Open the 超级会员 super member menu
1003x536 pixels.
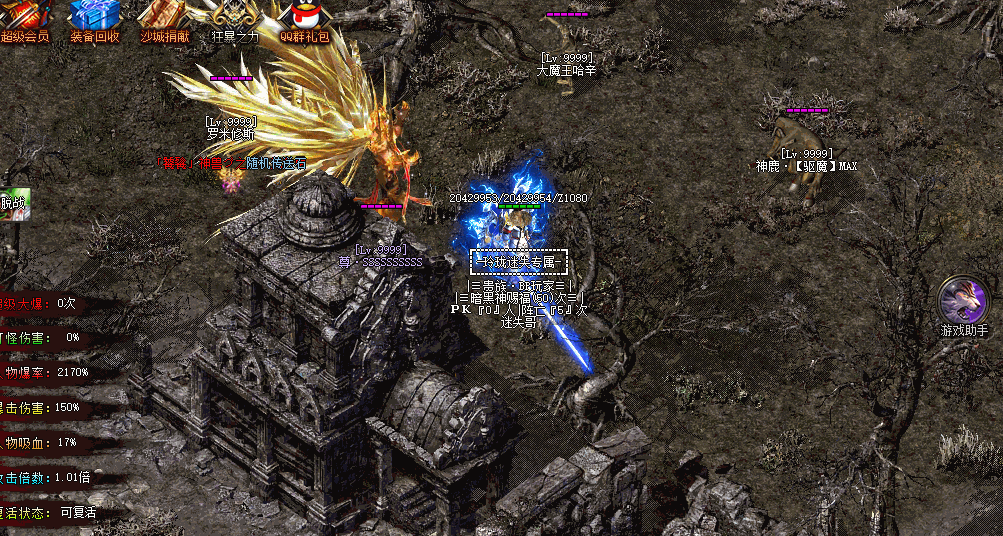[25, 17]
